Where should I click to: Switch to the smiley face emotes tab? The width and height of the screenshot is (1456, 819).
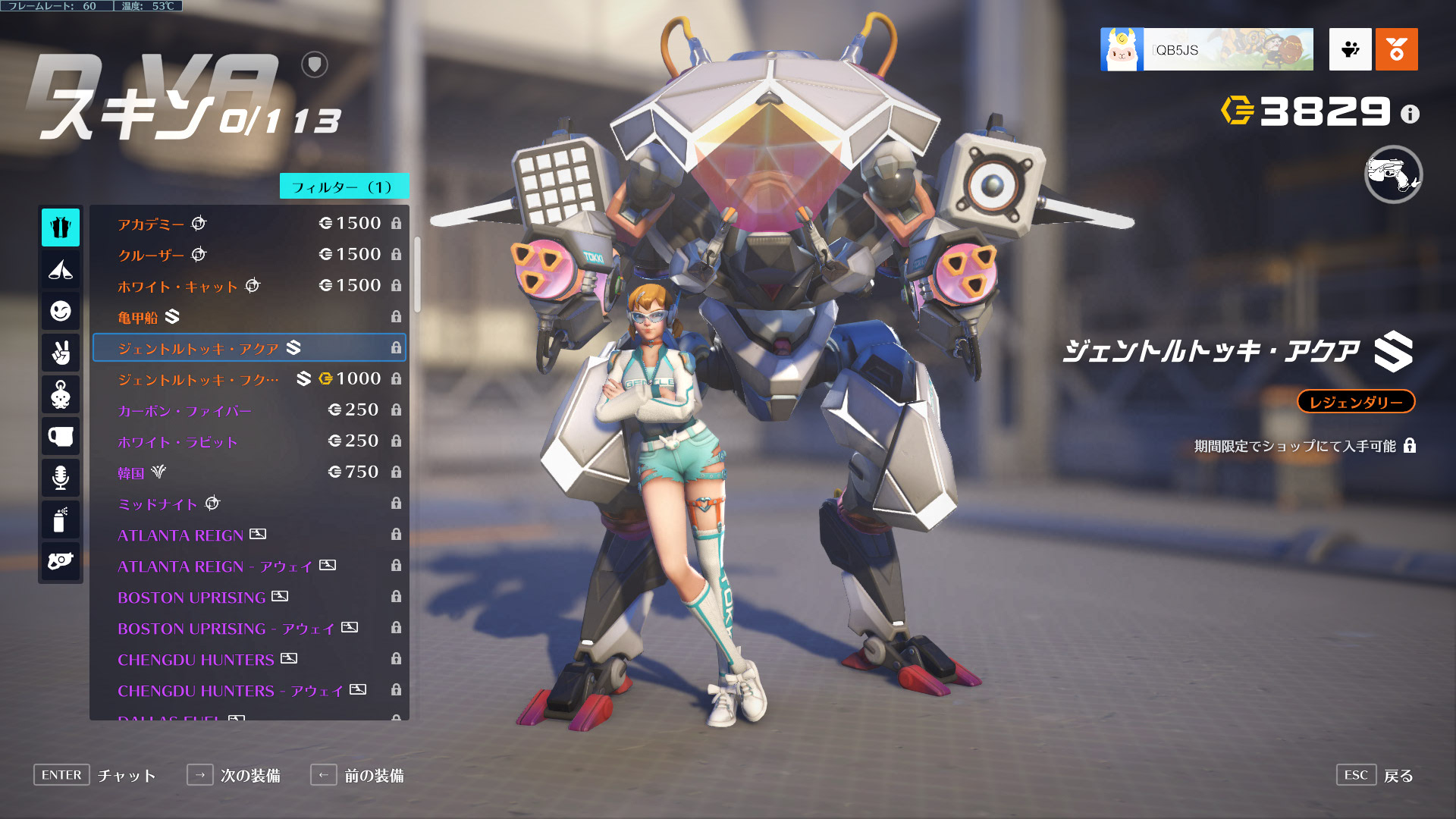click(x=61, y=311)
